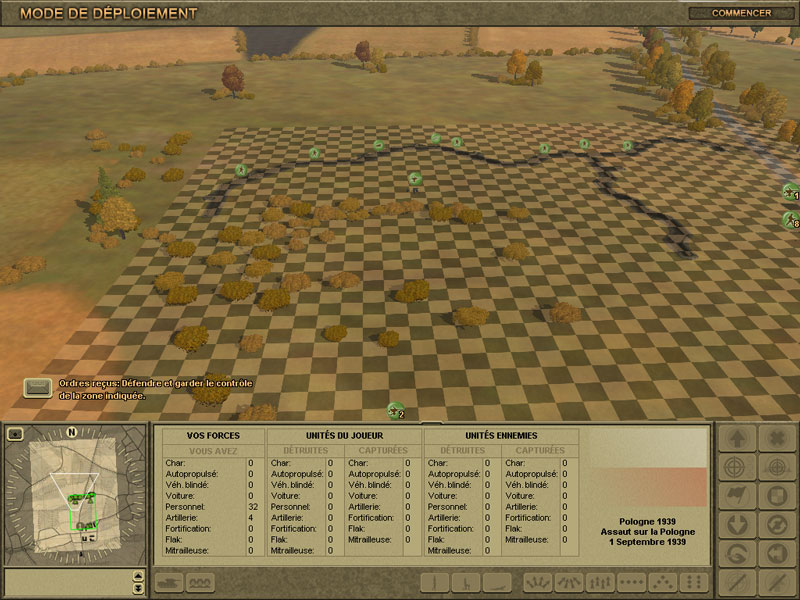Click the down-arrow command icon
The height and width of the screenshot is (600, 800).
tap(736, 524)
